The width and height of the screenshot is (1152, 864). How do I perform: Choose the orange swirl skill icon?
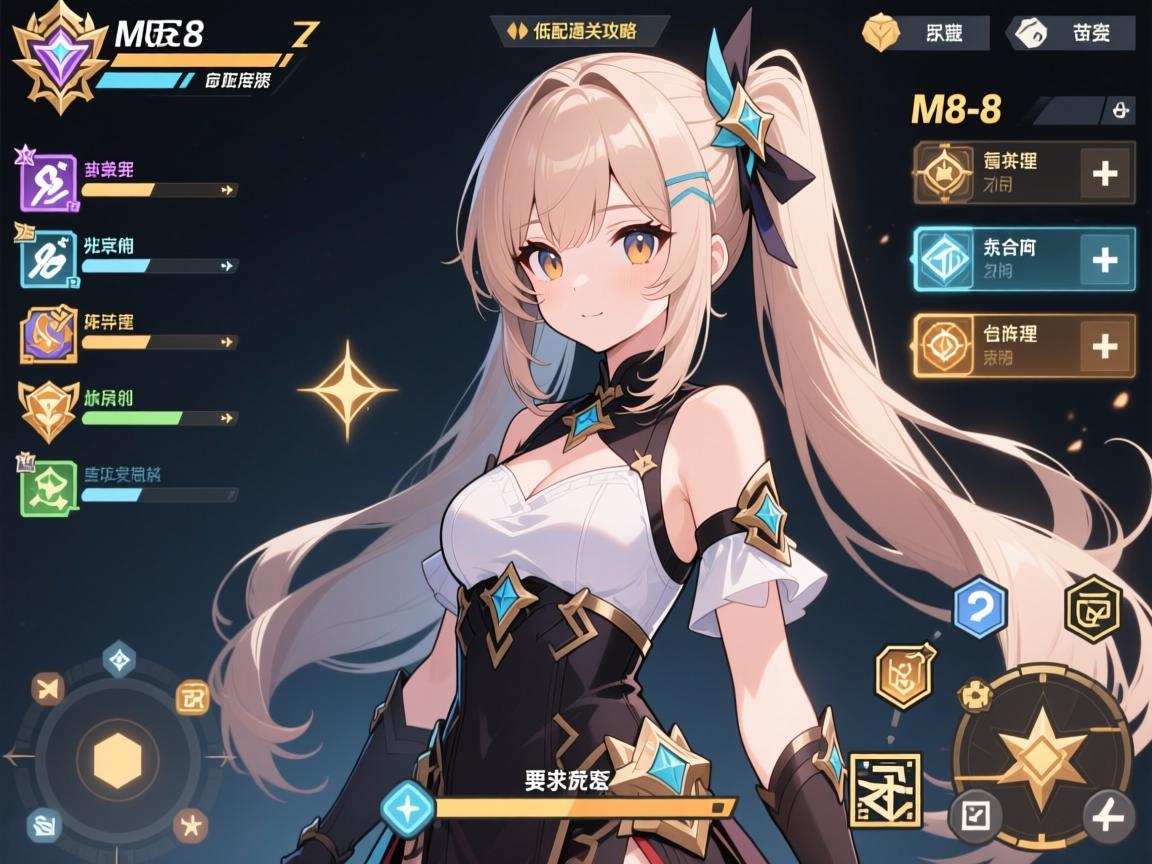47,335
